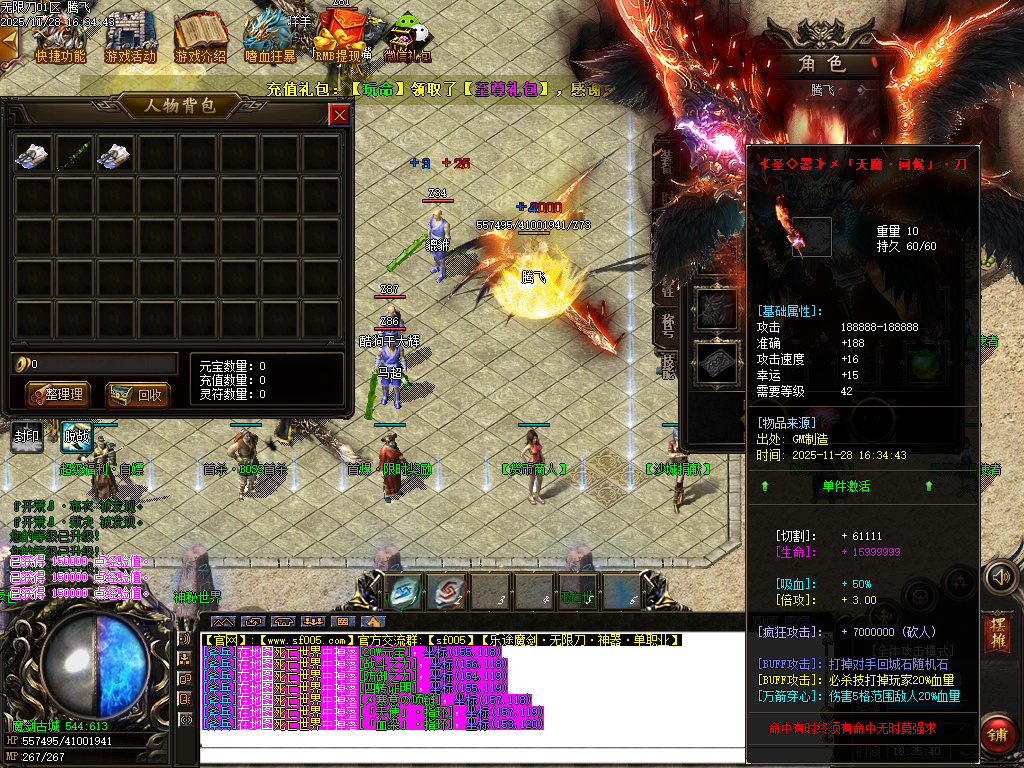
Task: Click the 整理 sort button
Action: [x=57, y=394]
